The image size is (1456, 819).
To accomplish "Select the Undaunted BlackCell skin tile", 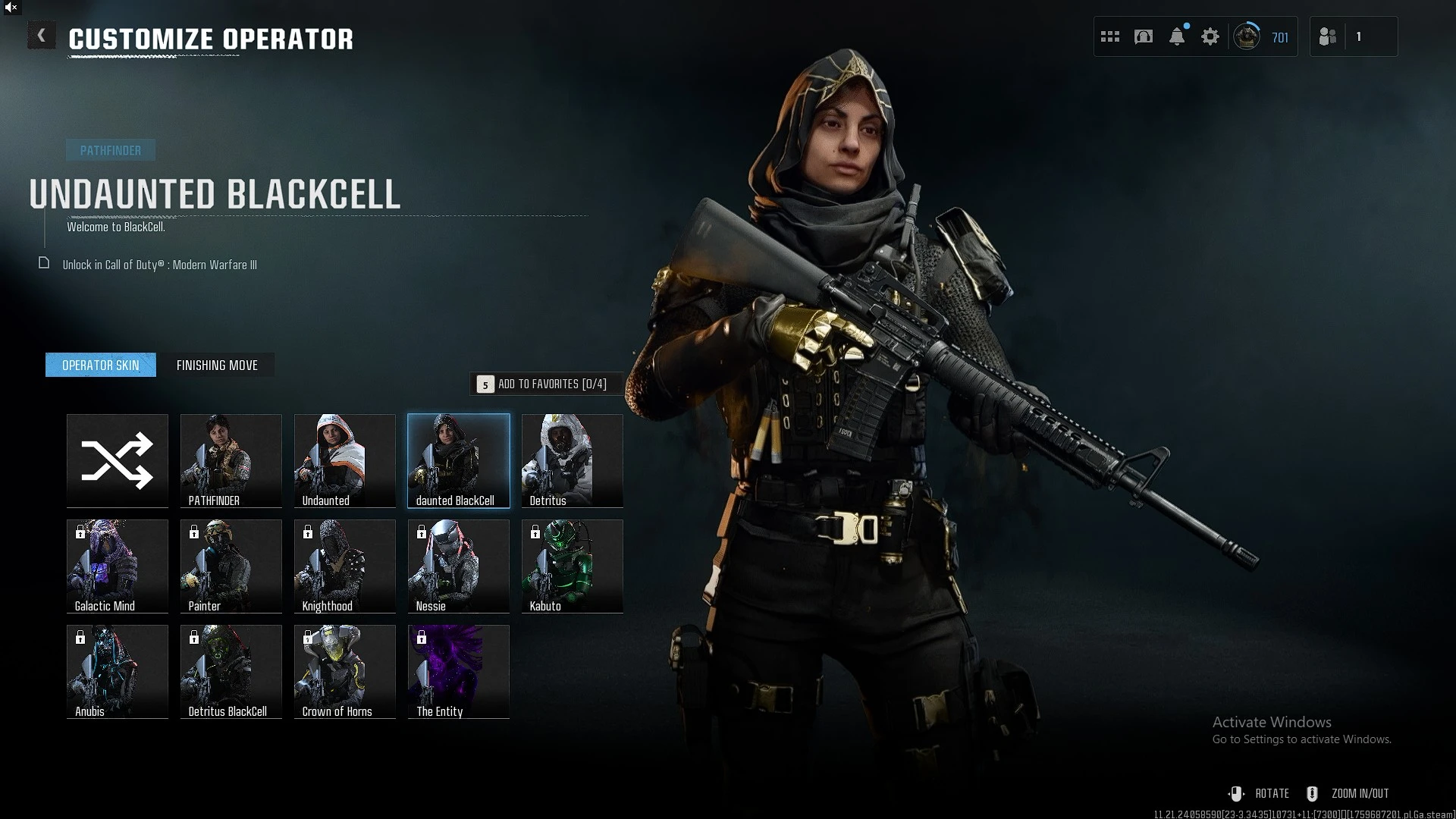I will (459, 460).
